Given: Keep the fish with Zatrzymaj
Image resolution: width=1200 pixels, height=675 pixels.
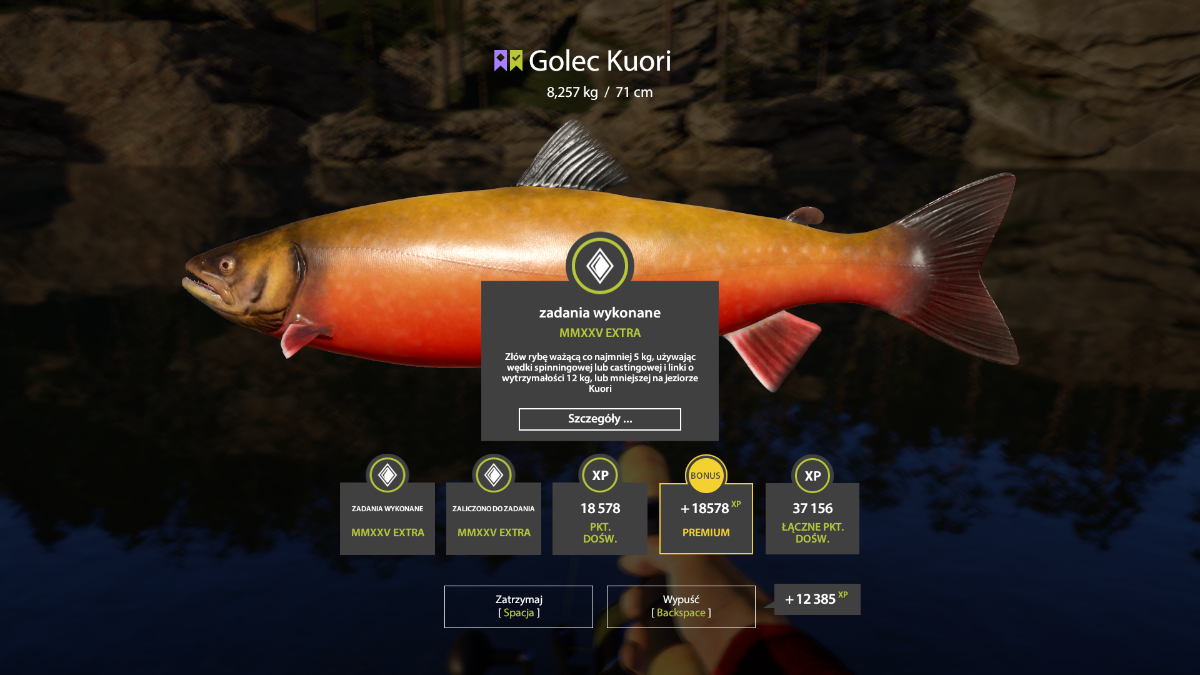Looking at the screenshot, I should click(518, 606).
